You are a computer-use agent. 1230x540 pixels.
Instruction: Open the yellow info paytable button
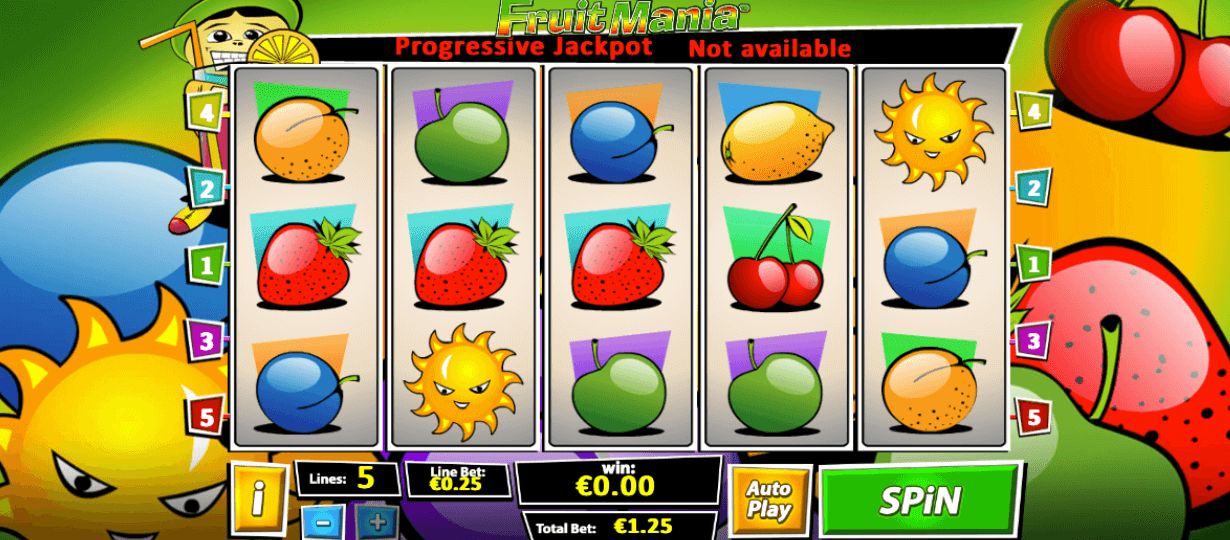(258, 497)
